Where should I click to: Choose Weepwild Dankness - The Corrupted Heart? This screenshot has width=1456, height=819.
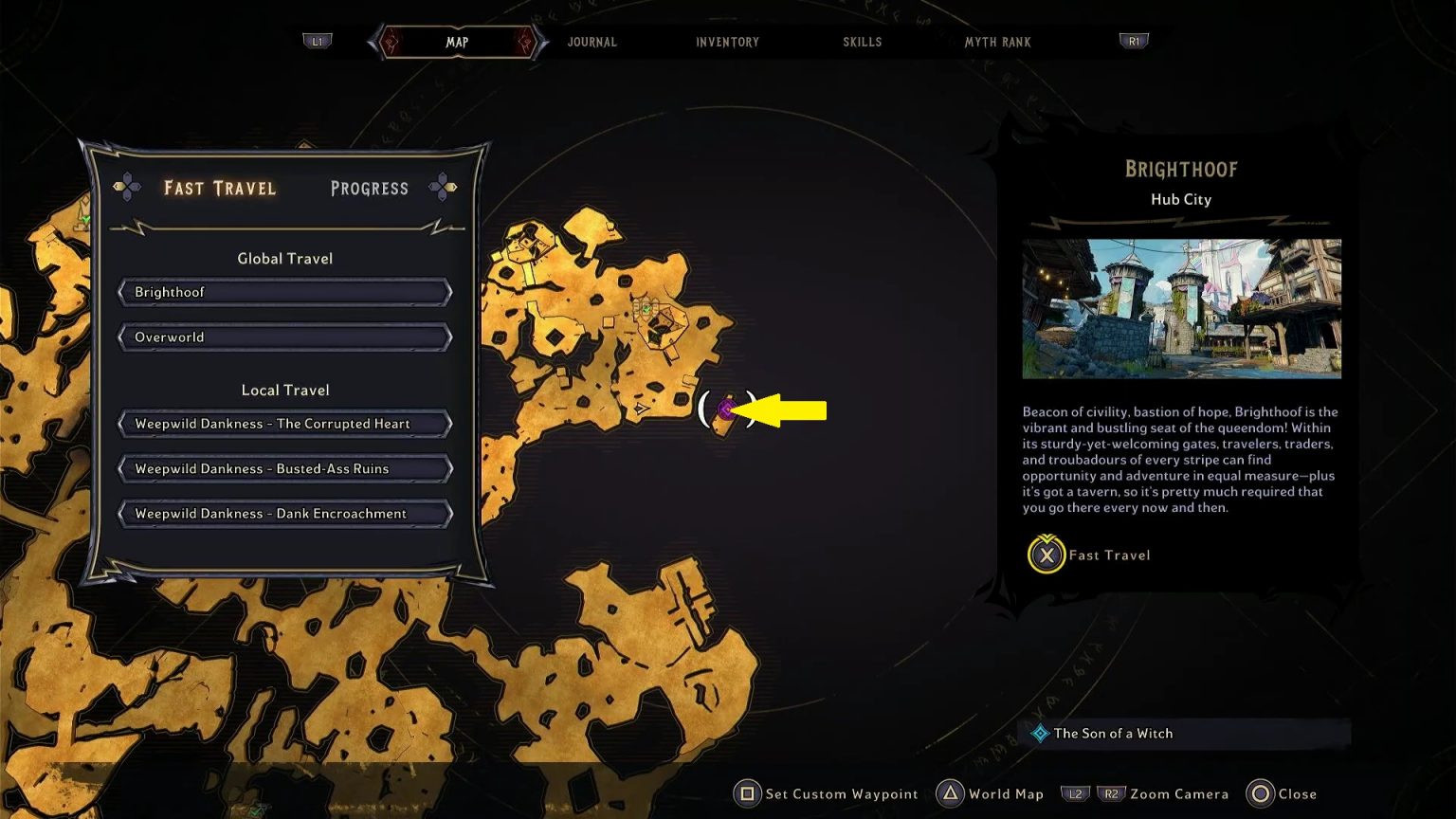tap(283, 424)
